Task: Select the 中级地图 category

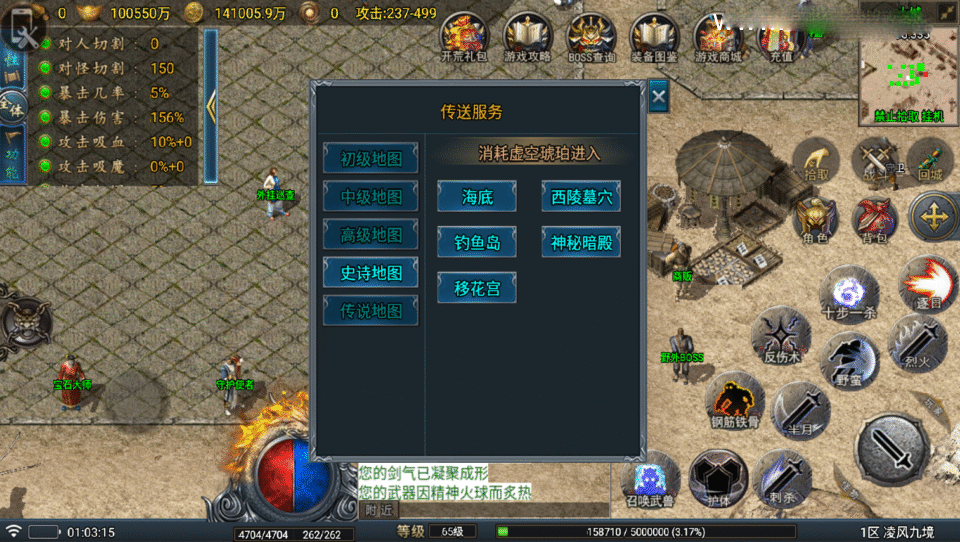Action: (371, 197)
